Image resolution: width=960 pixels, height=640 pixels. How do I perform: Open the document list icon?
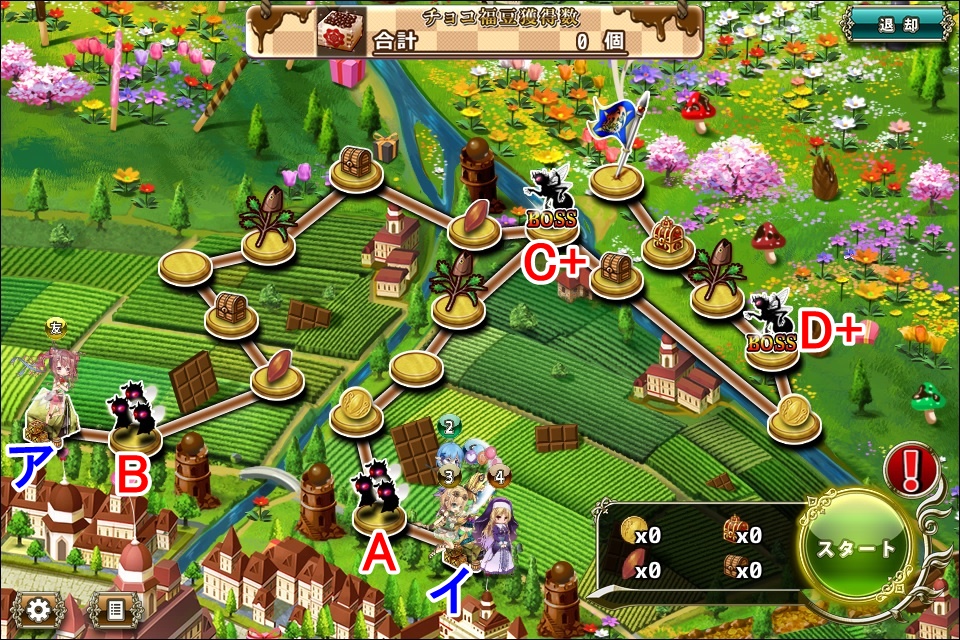(115, 609)
